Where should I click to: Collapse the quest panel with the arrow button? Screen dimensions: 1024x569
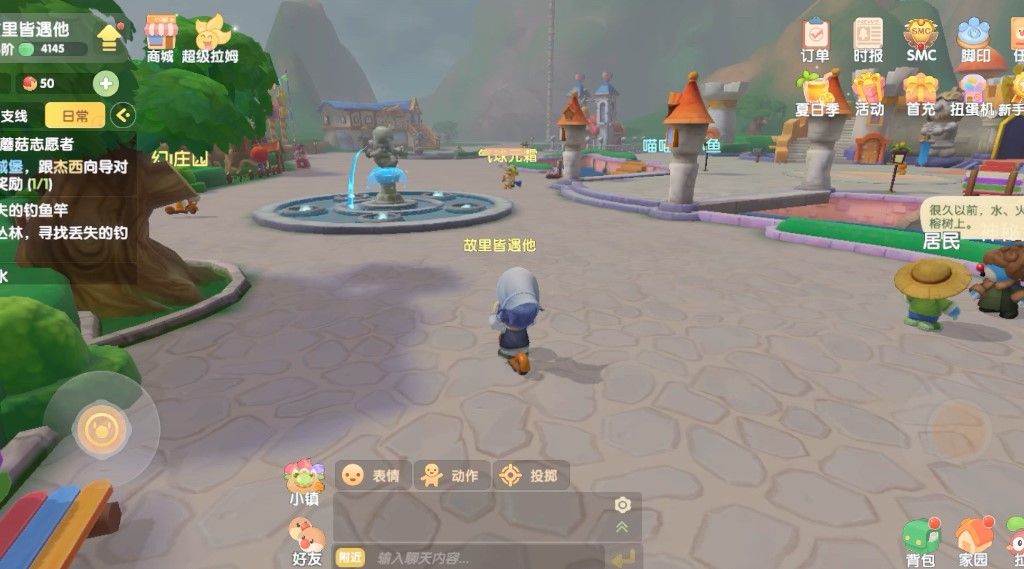[123, 116]
